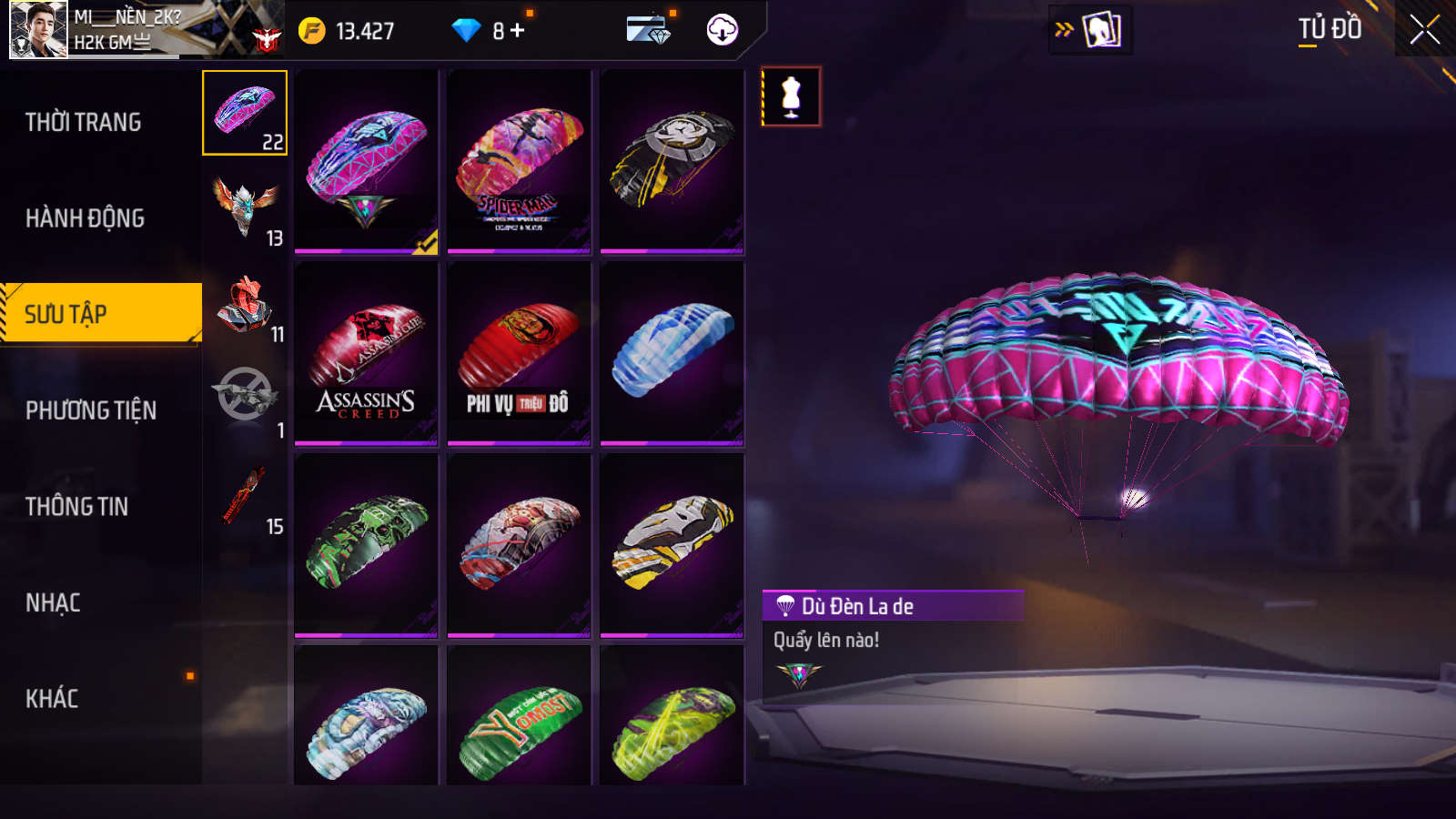Choose the winged emblem subcategory with 13
1456x819 pixels.
(246, 209)
